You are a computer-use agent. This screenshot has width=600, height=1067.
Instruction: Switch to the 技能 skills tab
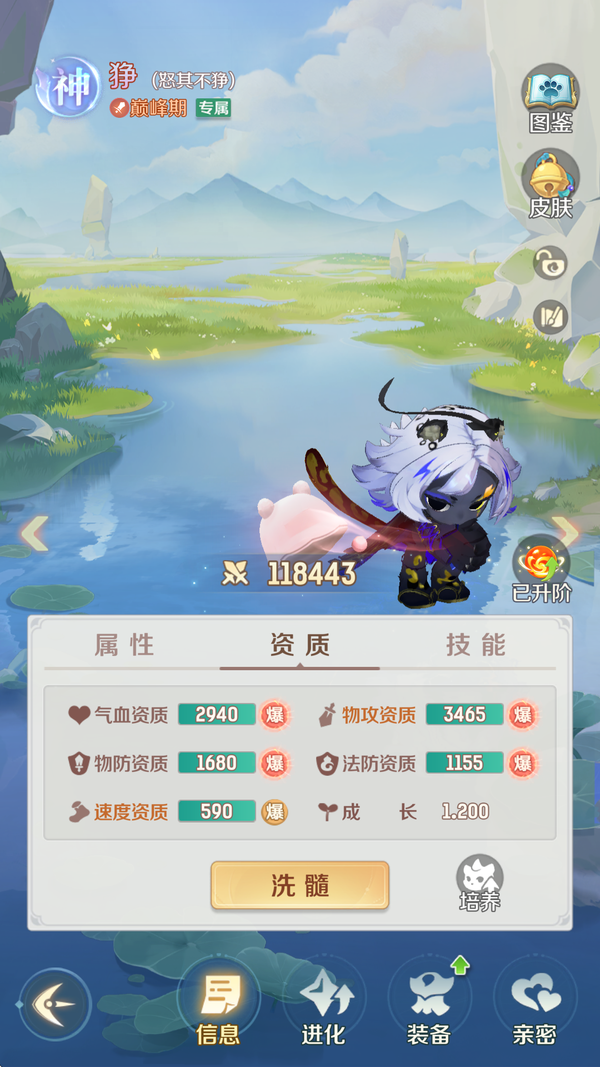[475, 645]
